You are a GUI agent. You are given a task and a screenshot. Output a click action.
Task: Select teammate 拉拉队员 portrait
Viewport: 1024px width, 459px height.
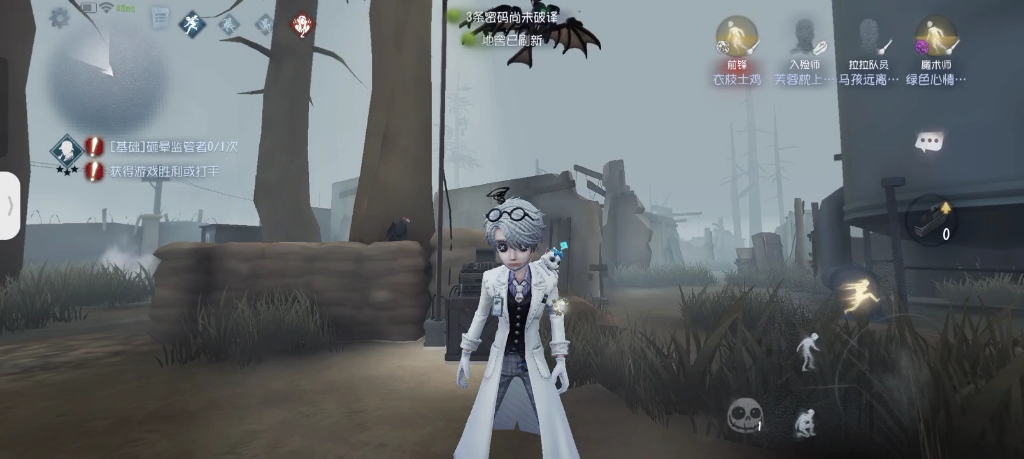point(868,37)
